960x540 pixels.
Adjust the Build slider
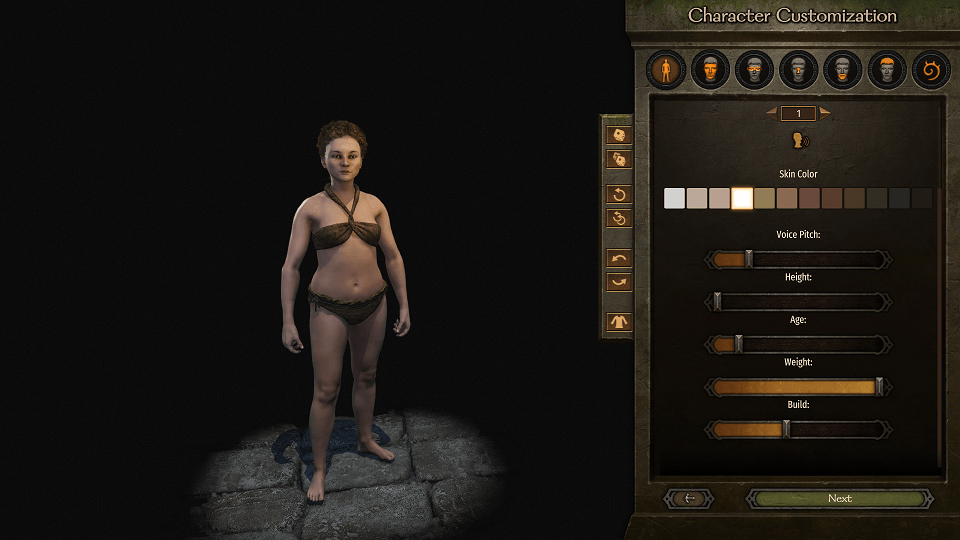click(x=786, y=429)
